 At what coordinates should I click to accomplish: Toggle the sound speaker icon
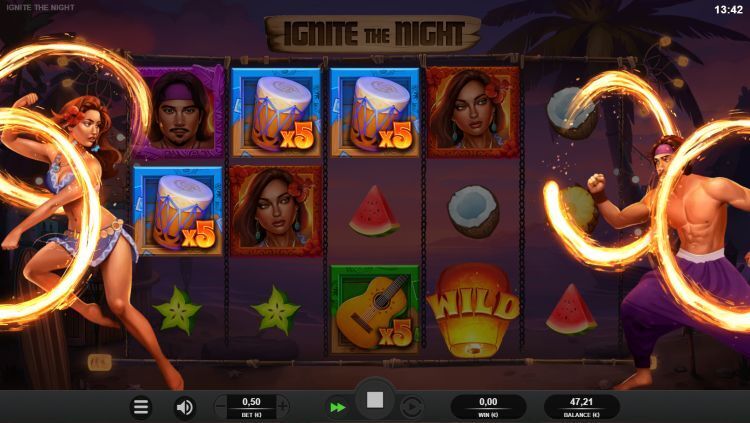185,407
